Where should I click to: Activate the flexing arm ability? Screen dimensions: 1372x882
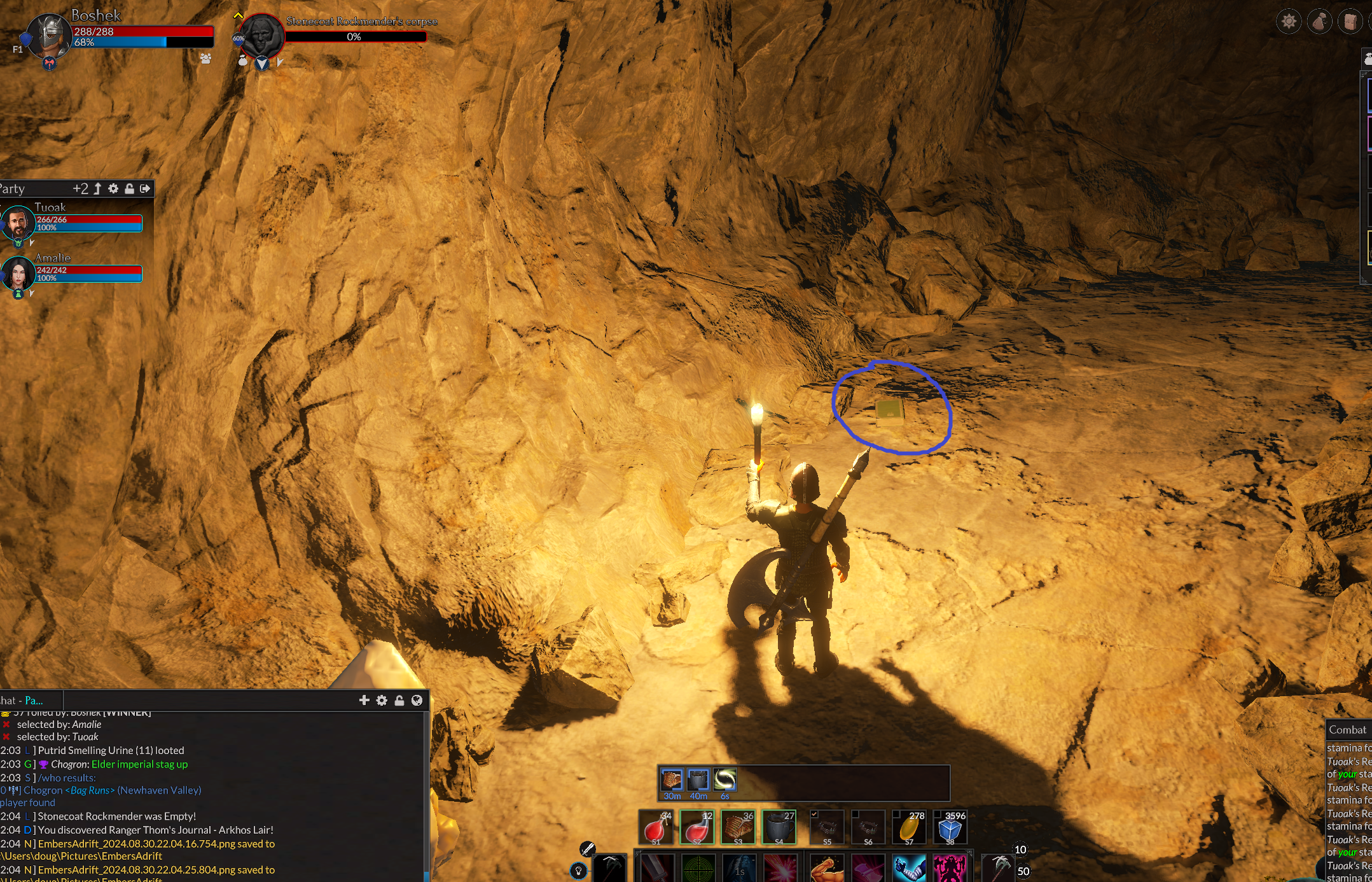(x=827, y=868)
